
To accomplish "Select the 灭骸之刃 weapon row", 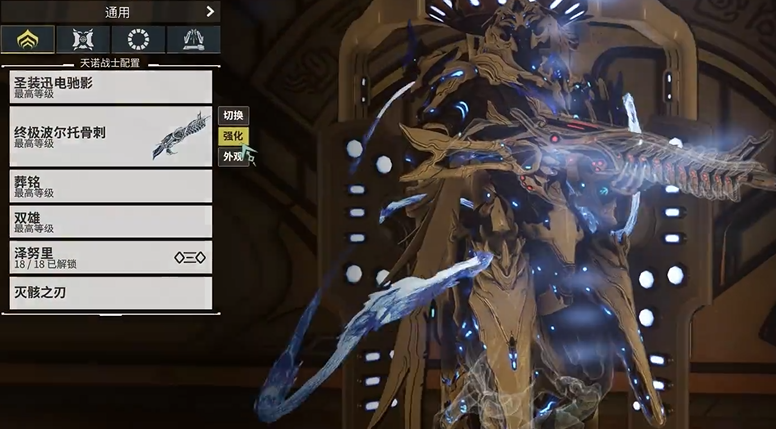I will point(111,292).
